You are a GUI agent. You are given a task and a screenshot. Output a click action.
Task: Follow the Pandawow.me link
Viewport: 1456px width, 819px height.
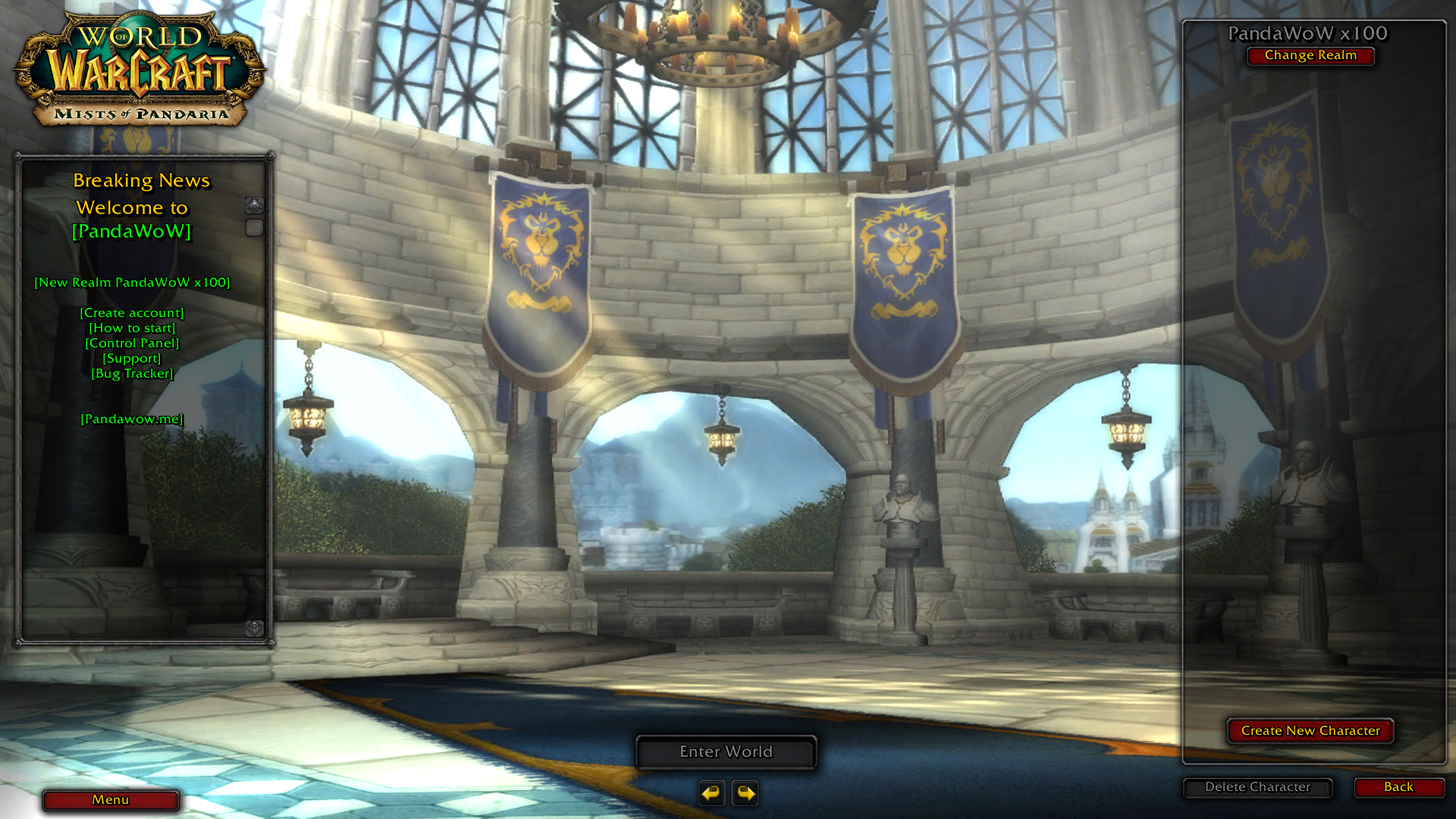tap(132, 419)
